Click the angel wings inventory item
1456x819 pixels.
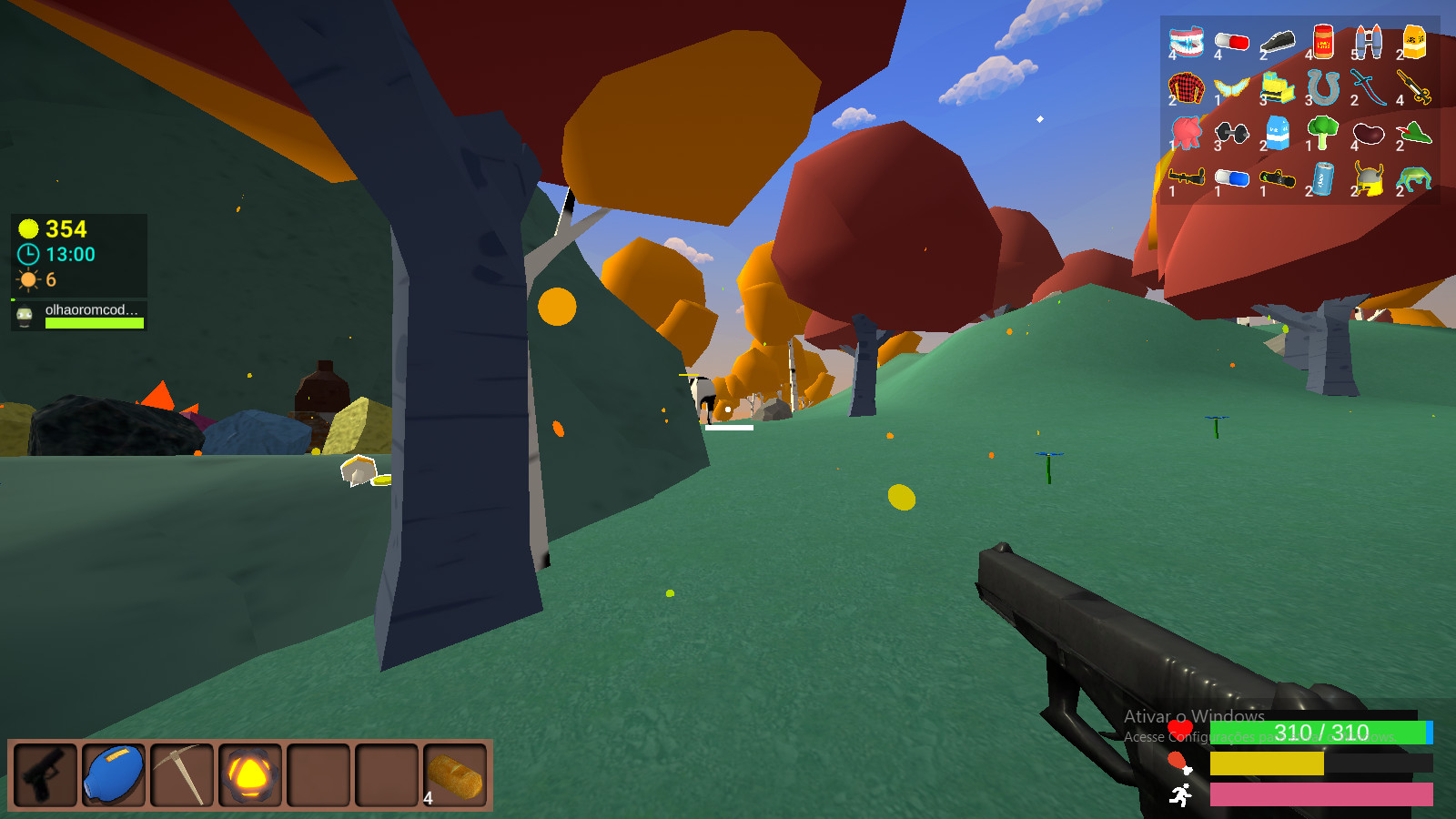tap(1232, 86)
